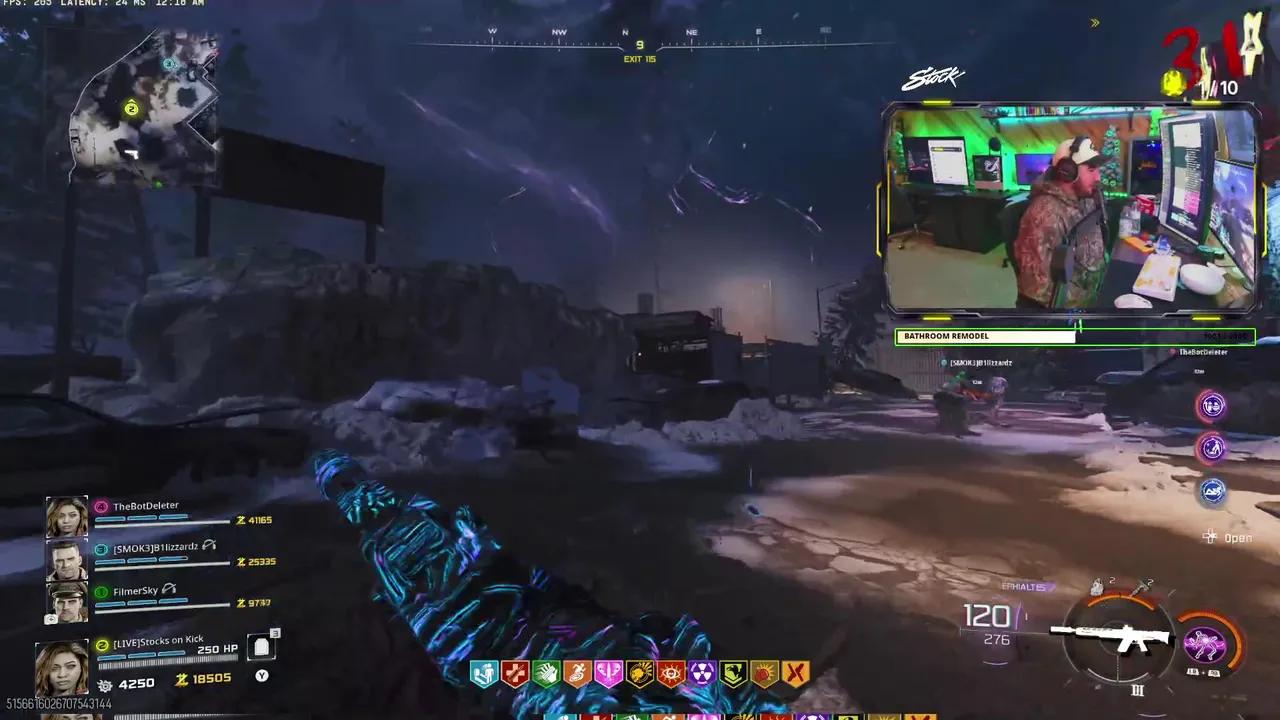Select the Speed Cola green perk icon
The height and width of the screenshot is (720, 1280).
click(548, 673)
